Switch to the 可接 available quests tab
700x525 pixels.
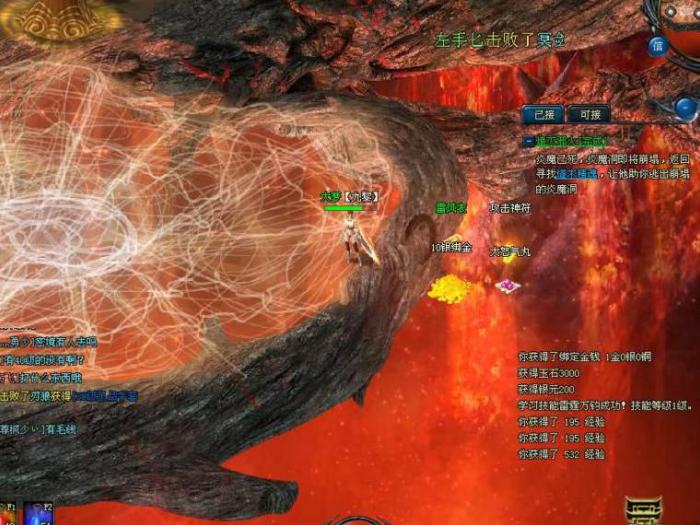coord(588,115)
